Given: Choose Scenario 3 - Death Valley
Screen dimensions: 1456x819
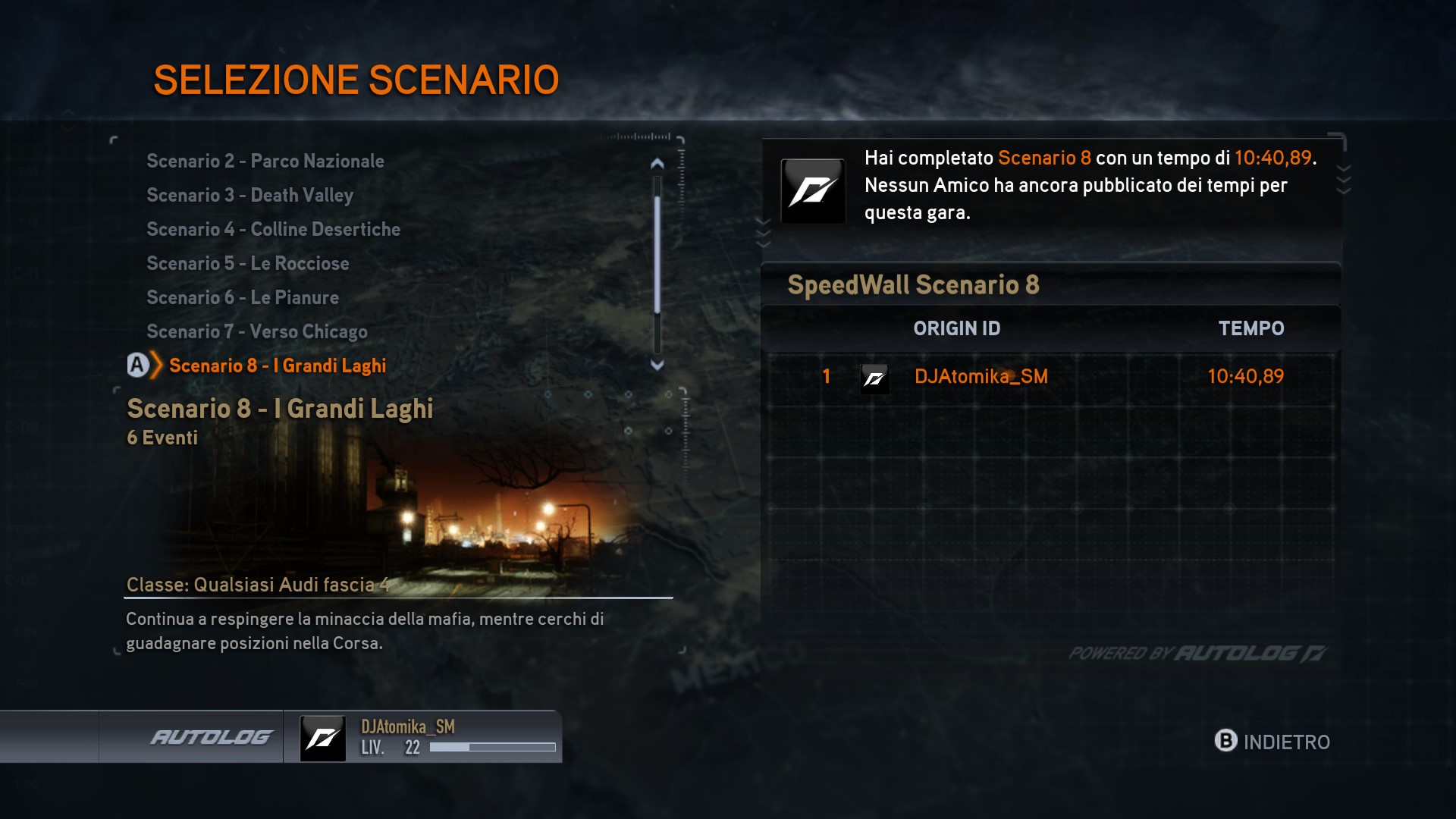Looking at the screenshot, I should click(249, 195).
